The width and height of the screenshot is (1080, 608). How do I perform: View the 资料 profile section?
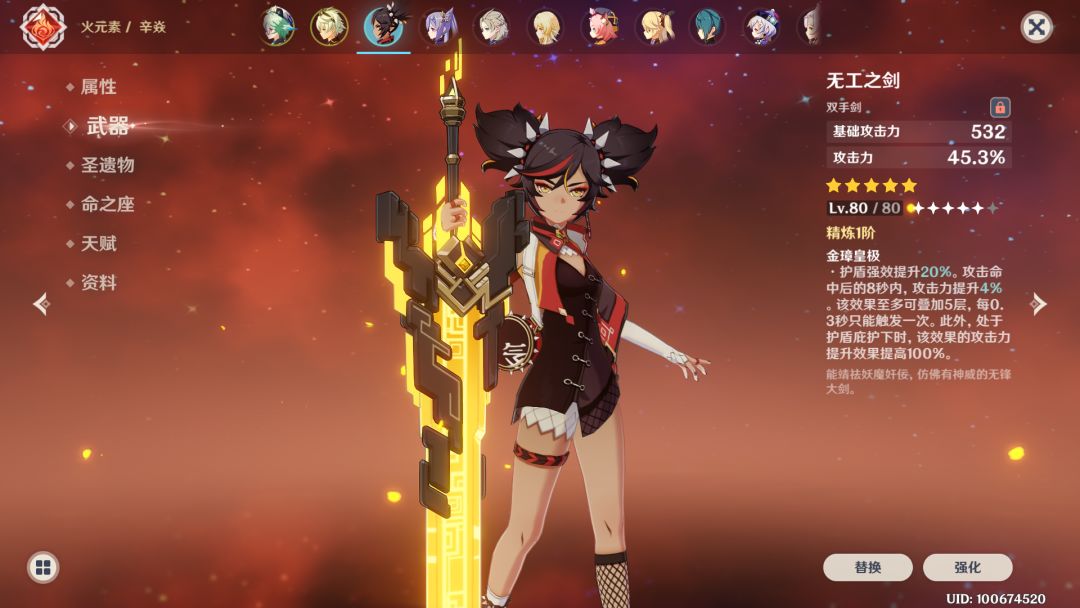(98, 283)
